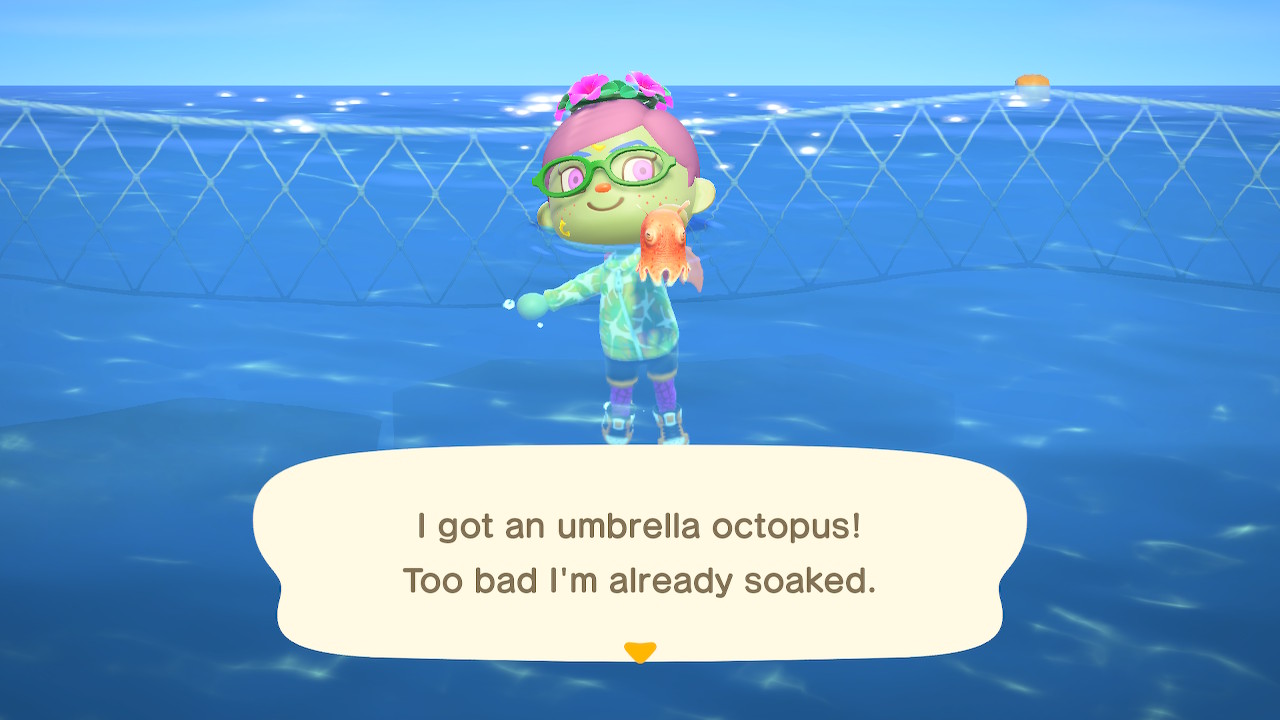Click the orange continue arrow in the dialogue
1280x720 pixels.
coord(639,652)
